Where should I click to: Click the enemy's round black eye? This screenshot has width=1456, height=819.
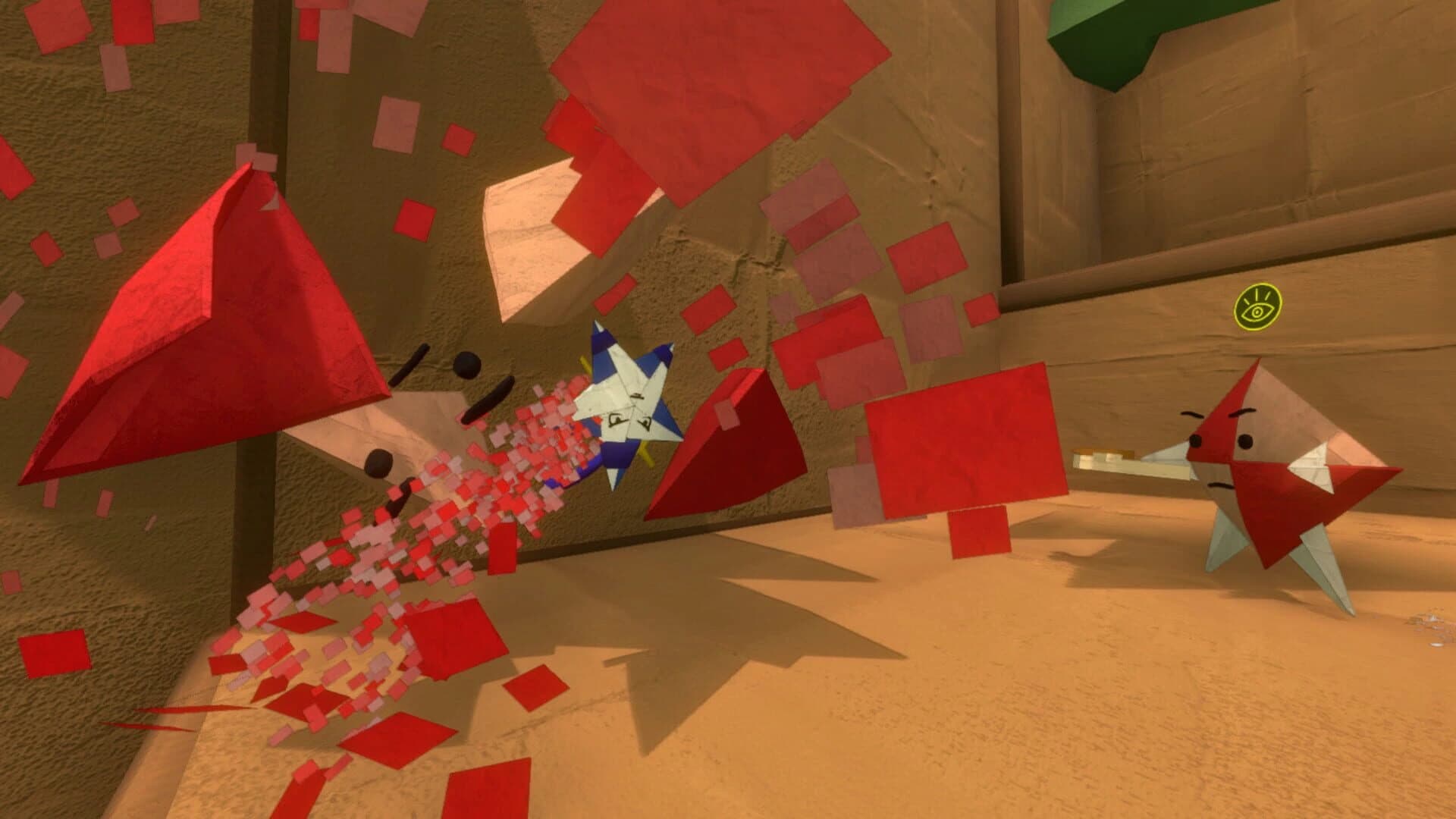tap(1245, 440)
